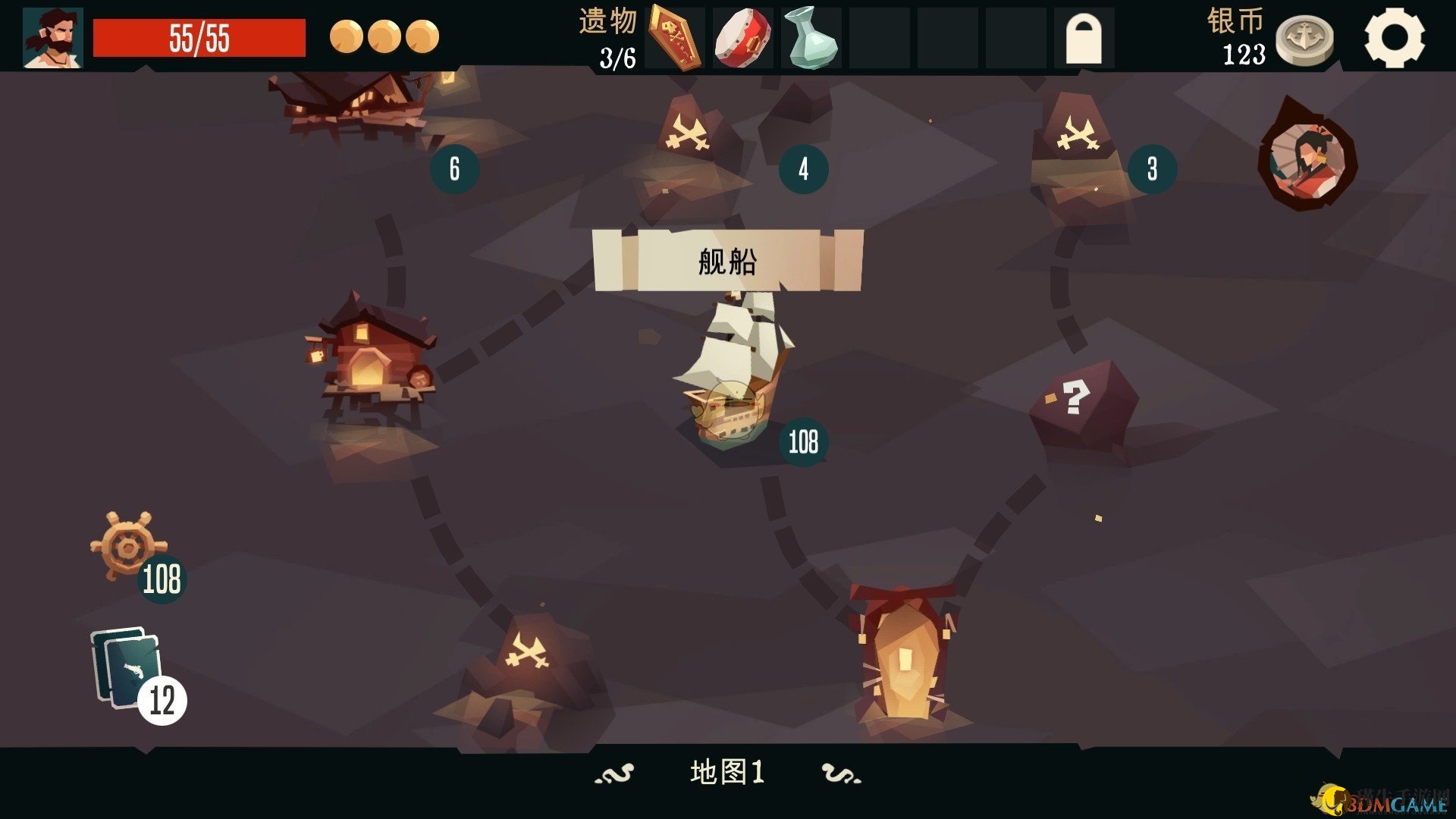Attack the enemy node marked 3
This screenshot has width=1456, height=819.
point(1150,168)
